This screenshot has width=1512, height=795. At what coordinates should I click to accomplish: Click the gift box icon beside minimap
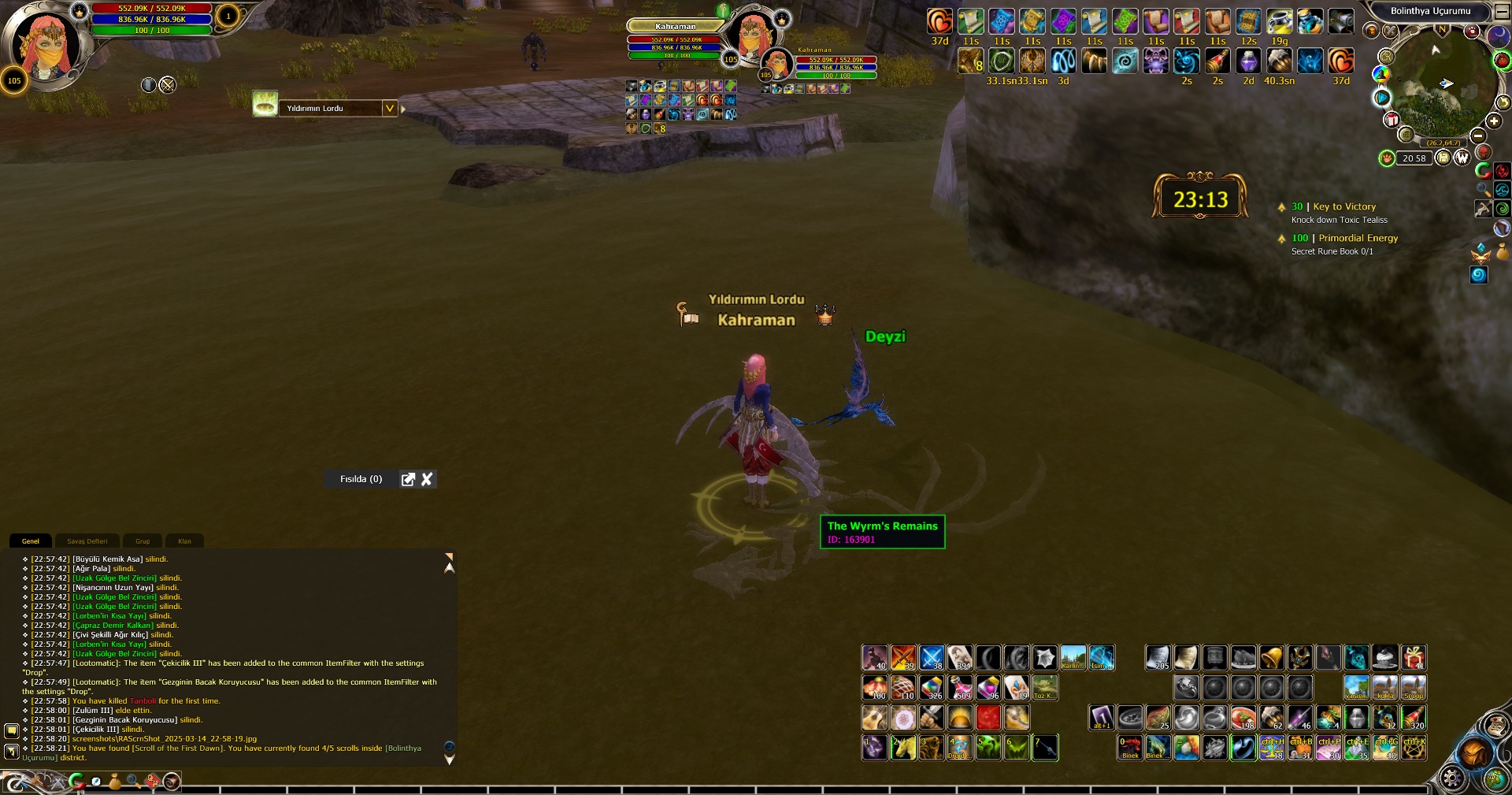click(x=1392, y=120)
